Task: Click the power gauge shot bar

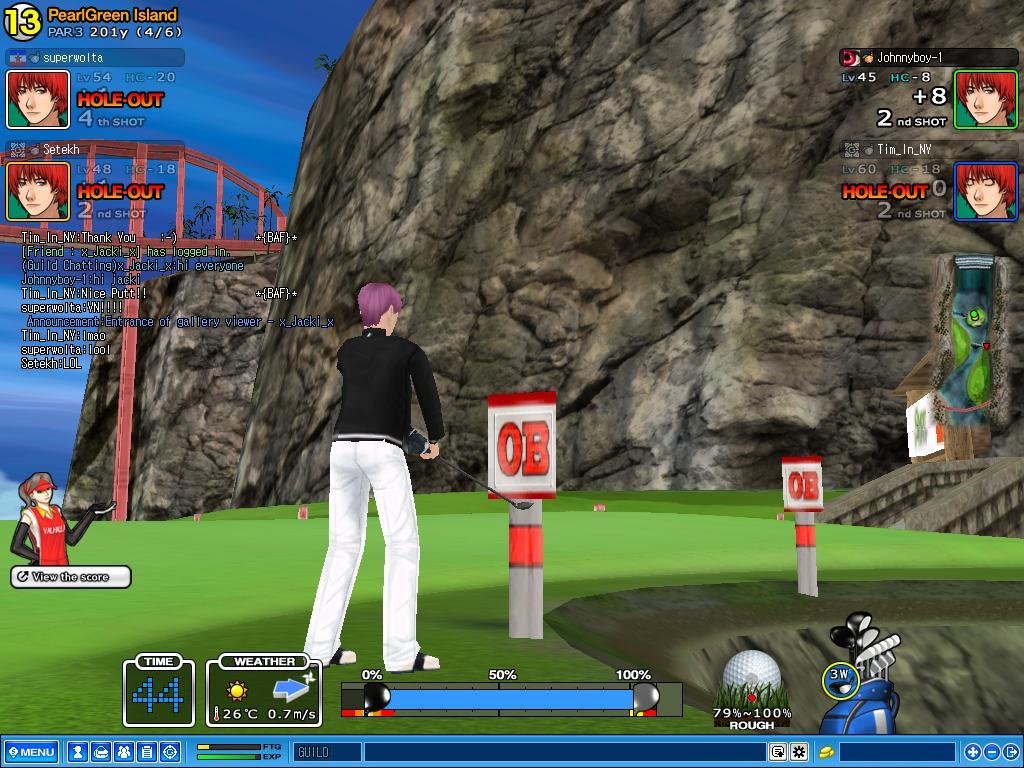Action: coord(510,697)
